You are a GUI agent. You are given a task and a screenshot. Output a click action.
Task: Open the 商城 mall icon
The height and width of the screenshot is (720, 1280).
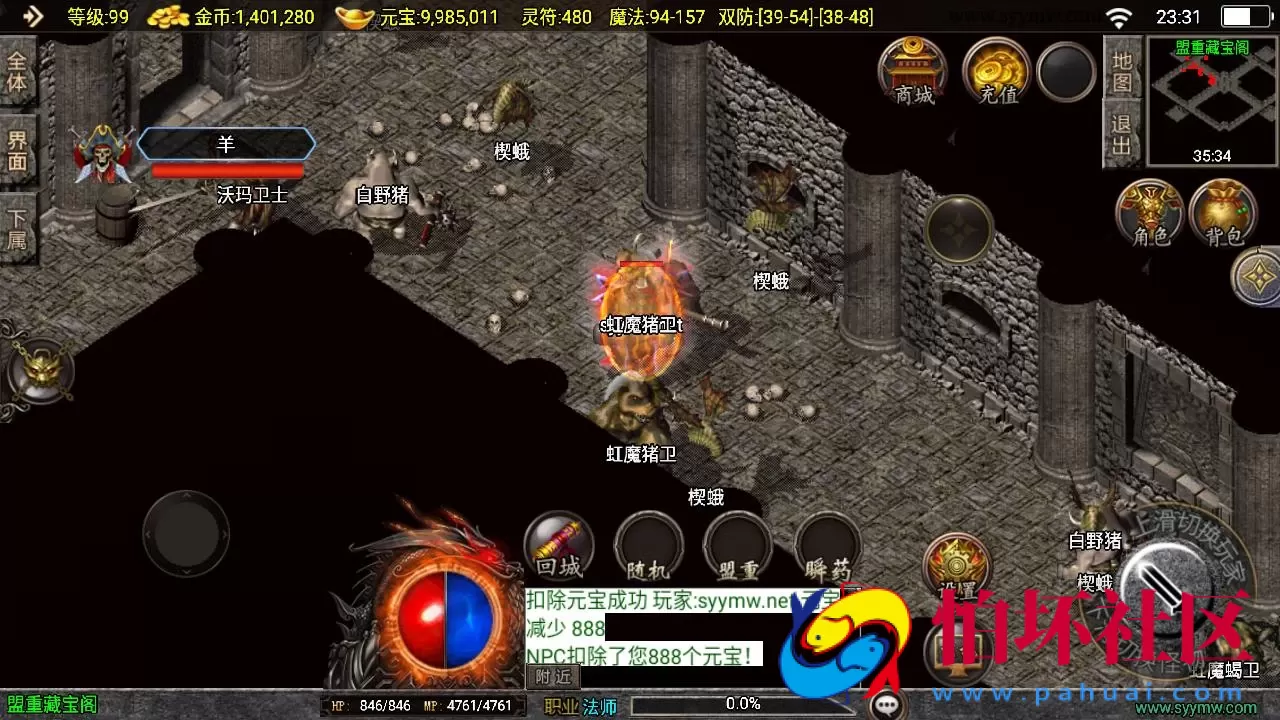point(911,72)
